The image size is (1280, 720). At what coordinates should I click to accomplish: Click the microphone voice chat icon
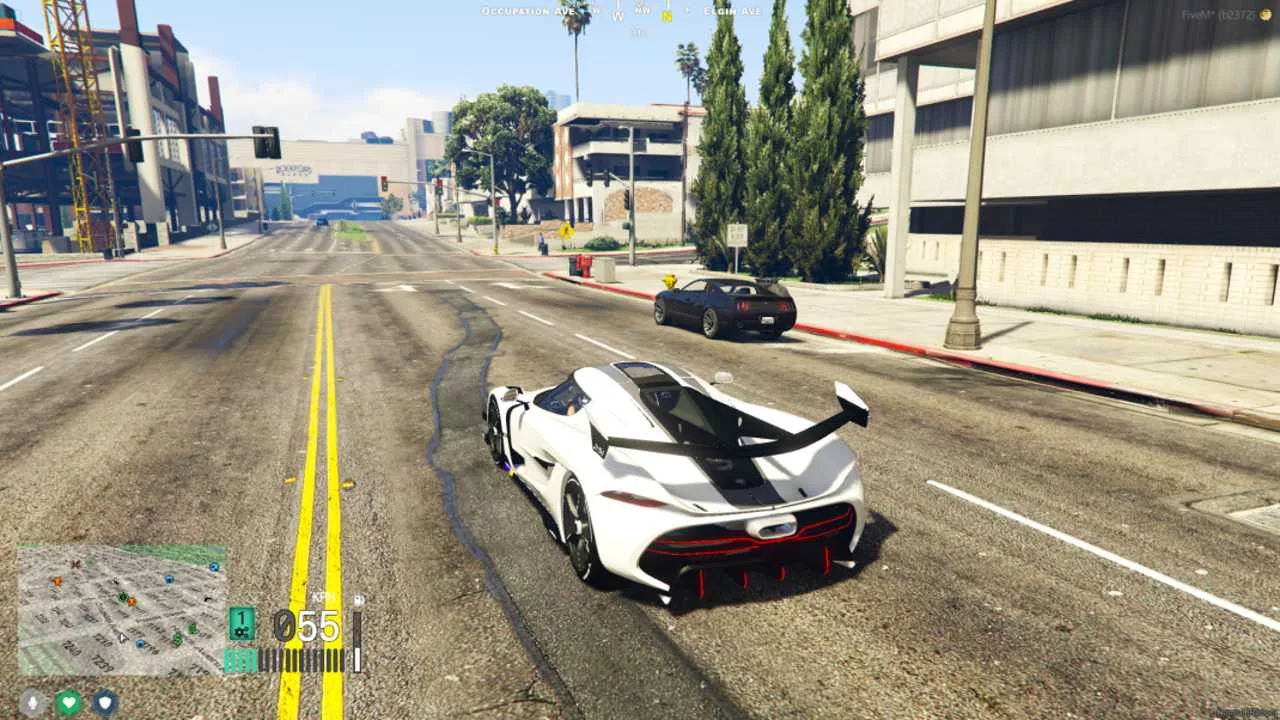(31, 702)
